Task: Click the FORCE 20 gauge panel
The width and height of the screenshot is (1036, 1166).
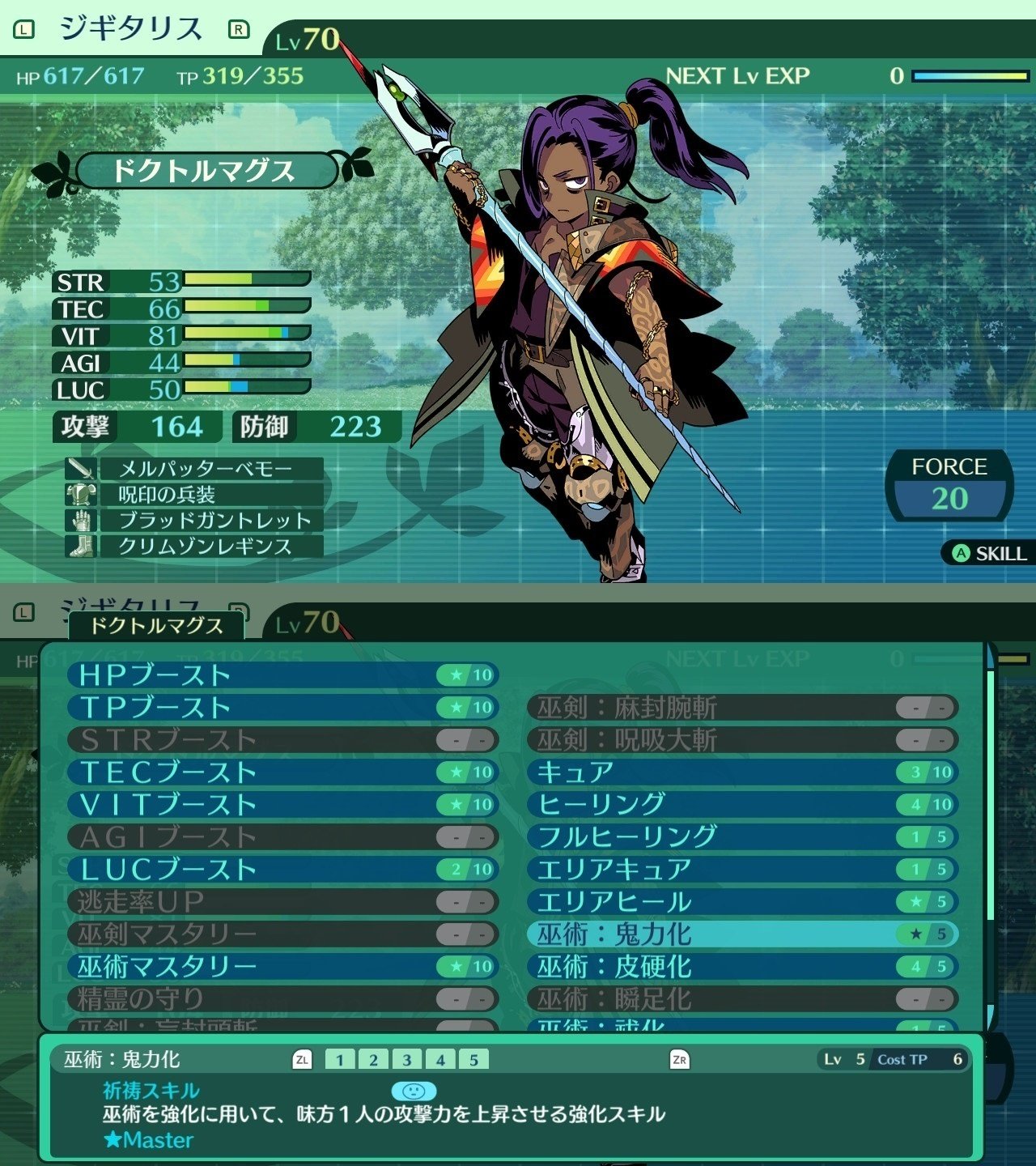Action: click(x=949, y=484)
